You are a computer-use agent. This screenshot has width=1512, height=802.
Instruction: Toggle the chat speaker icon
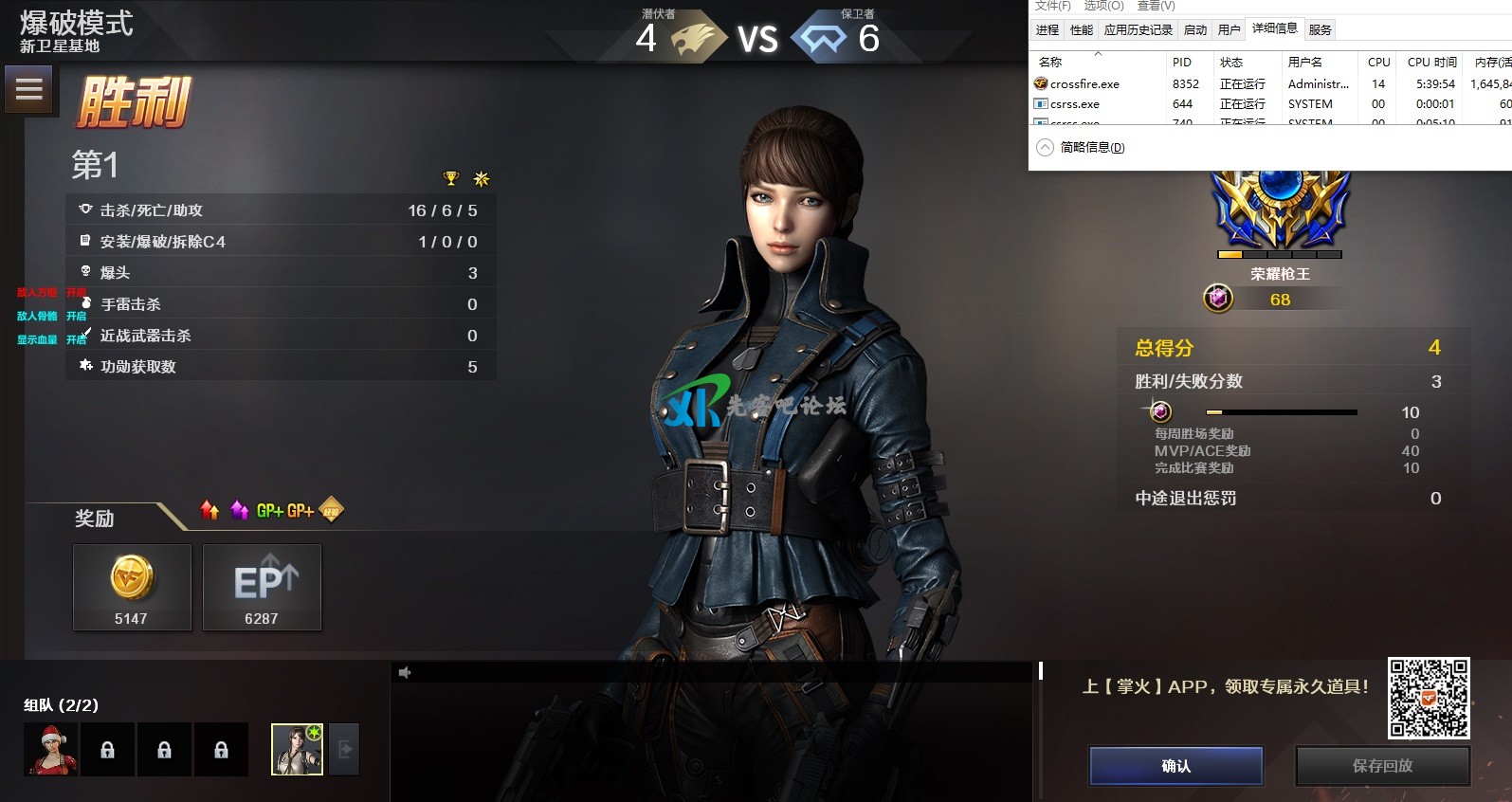(405, 672)
